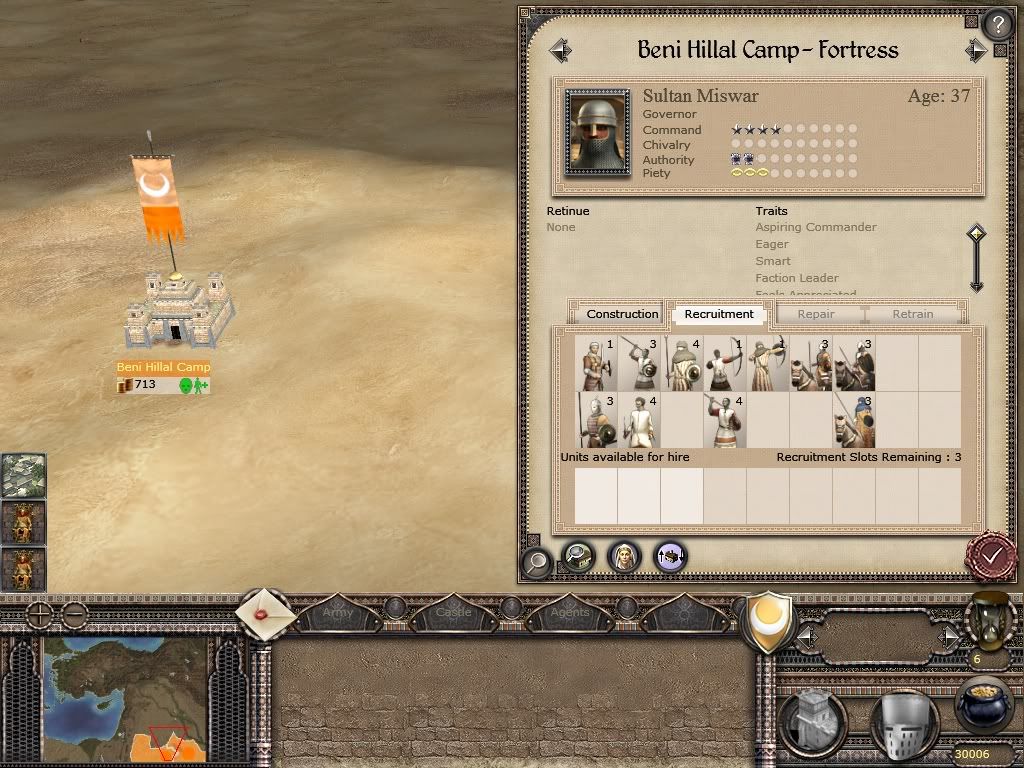Click Sultan Miswar's portrait
Screen dimensions: 1024x768
tap(598, 133)
